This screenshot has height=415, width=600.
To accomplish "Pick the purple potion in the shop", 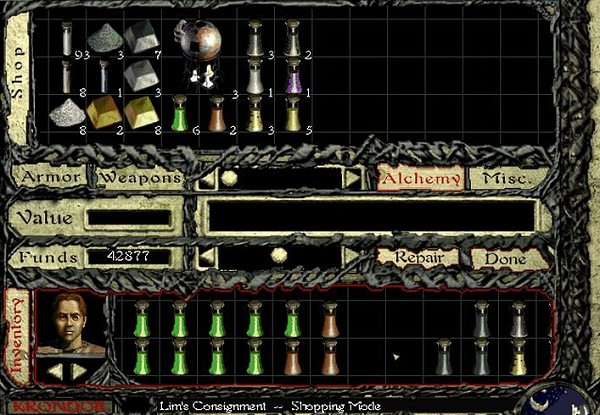I will pyautogui.click(x=294, y=75).
